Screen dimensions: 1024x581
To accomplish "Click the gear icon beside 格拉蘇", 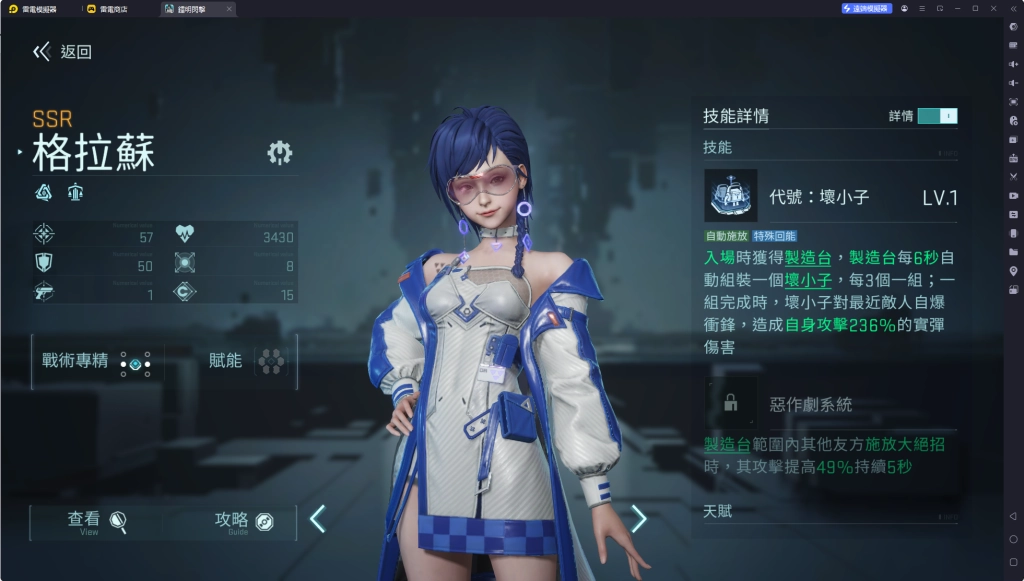I will click(x=279, y=152).
